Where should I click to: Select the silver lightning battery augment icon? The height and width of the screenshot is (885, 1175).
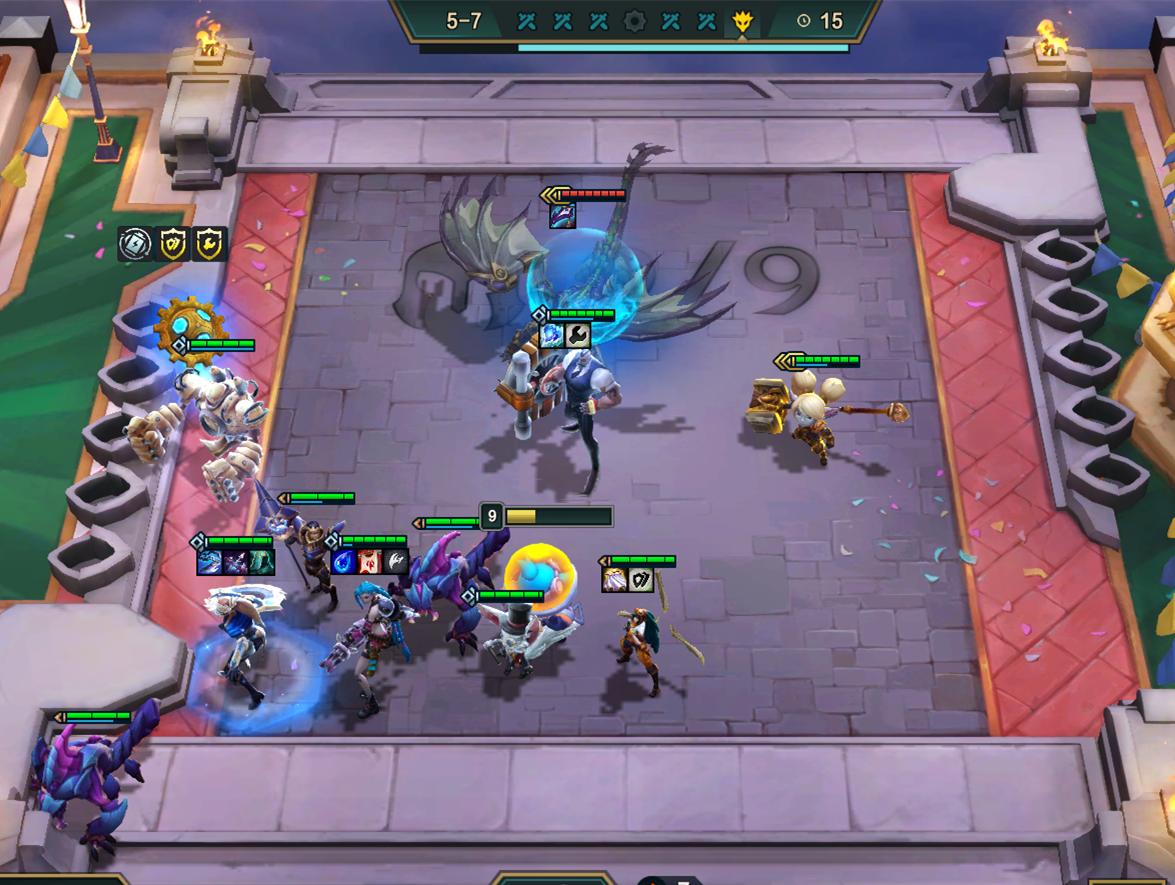(135, 244)
